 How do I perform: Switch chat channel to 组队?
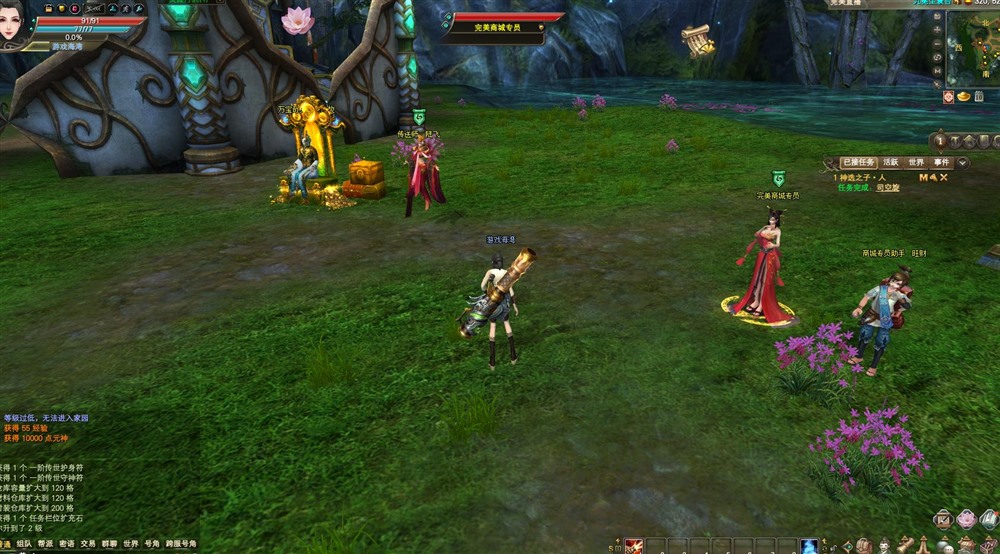pos(24,545)
